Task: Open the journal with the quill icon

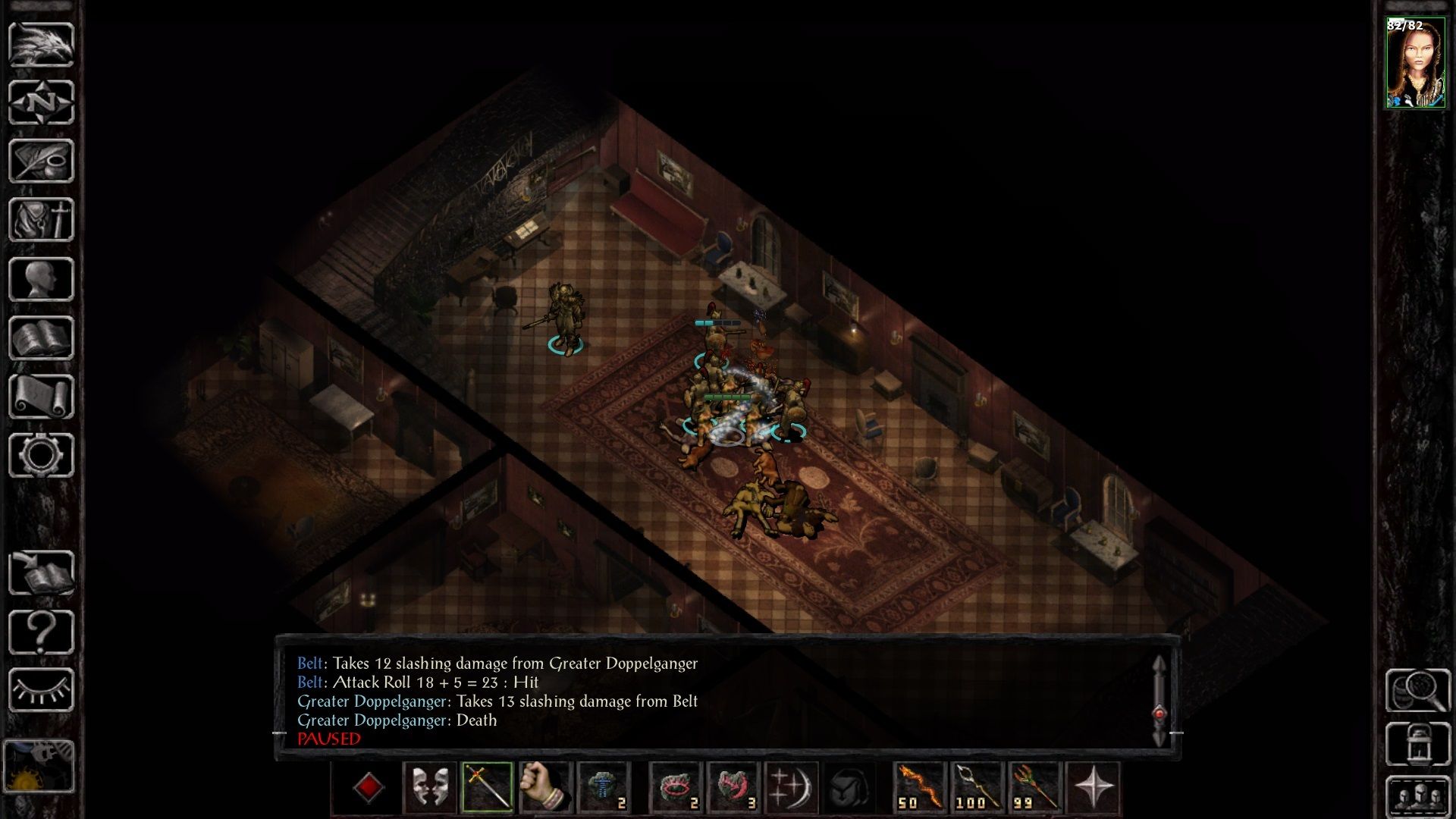Action: pos(41,161)
